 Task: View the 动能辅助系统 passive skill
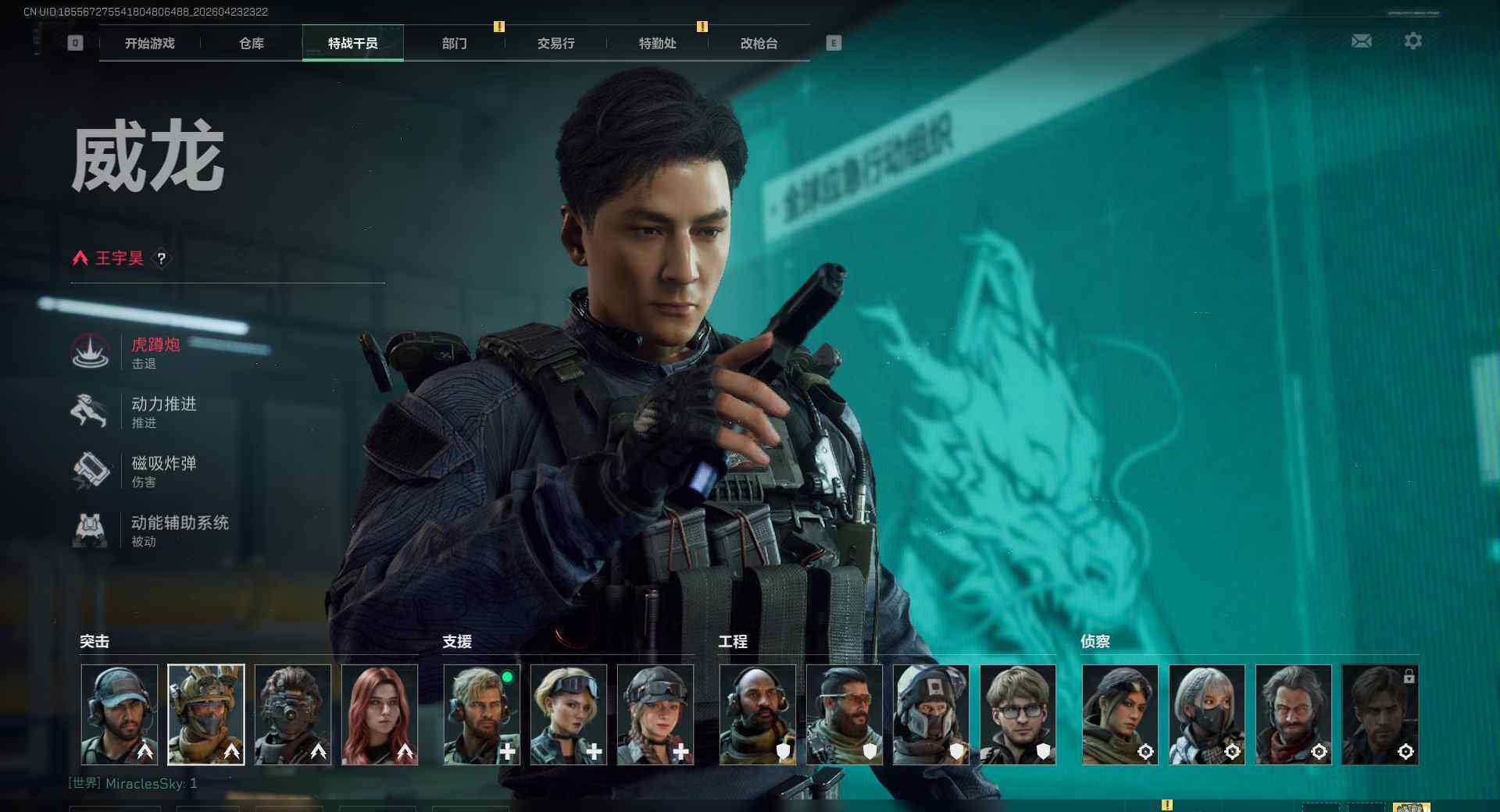click(179, 530)
